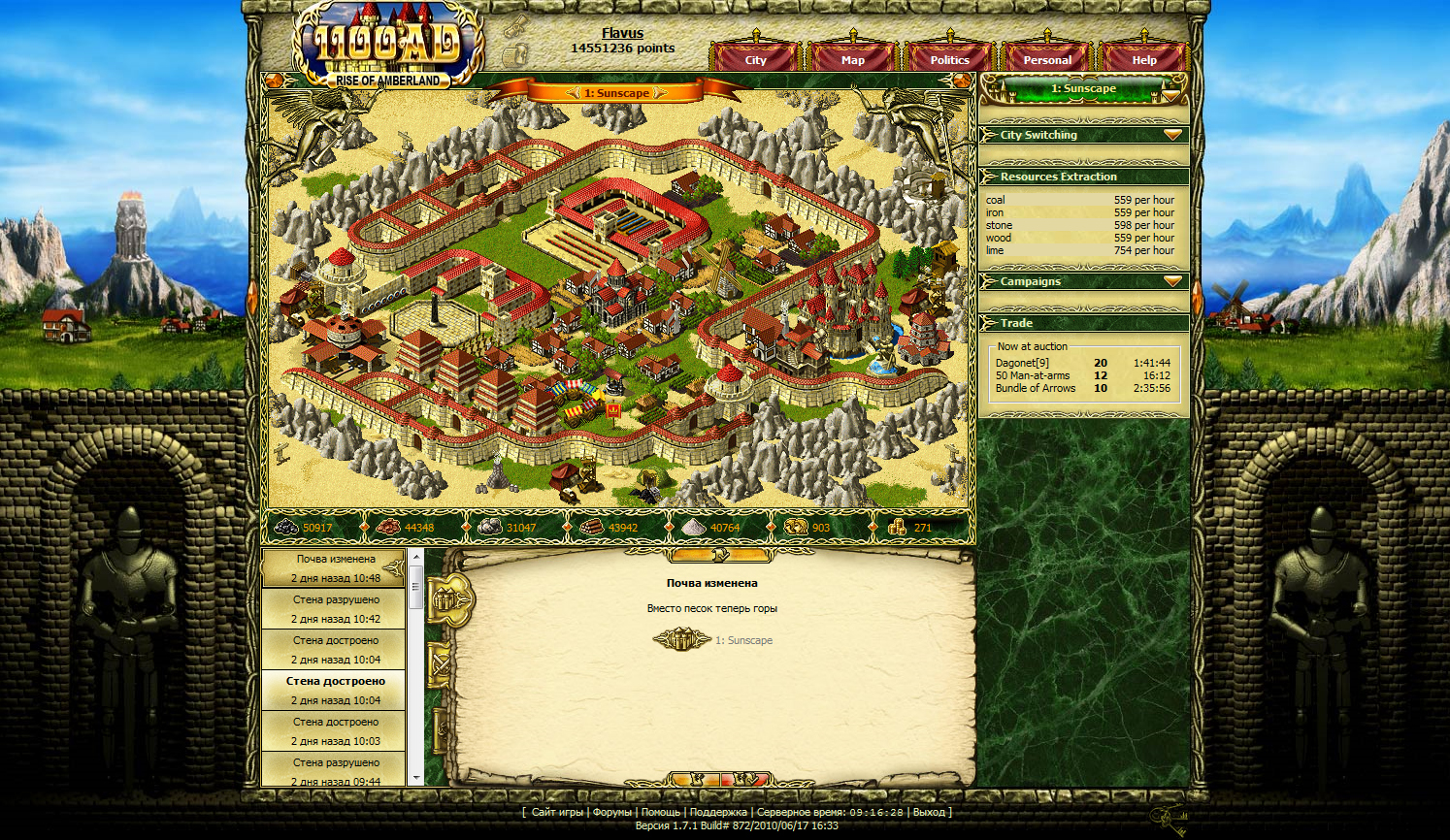Click the castle icon message filter tab
Viewport: 1450px width, 840px height.
tap(447, 601)
